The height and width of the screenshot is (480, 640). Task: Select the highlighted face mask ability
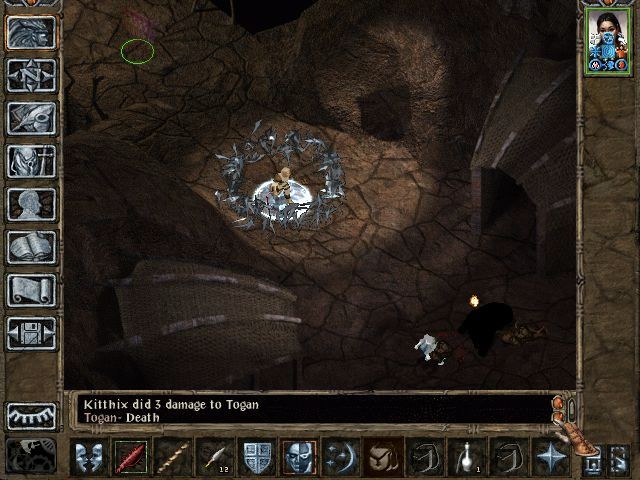coord(299,457)
